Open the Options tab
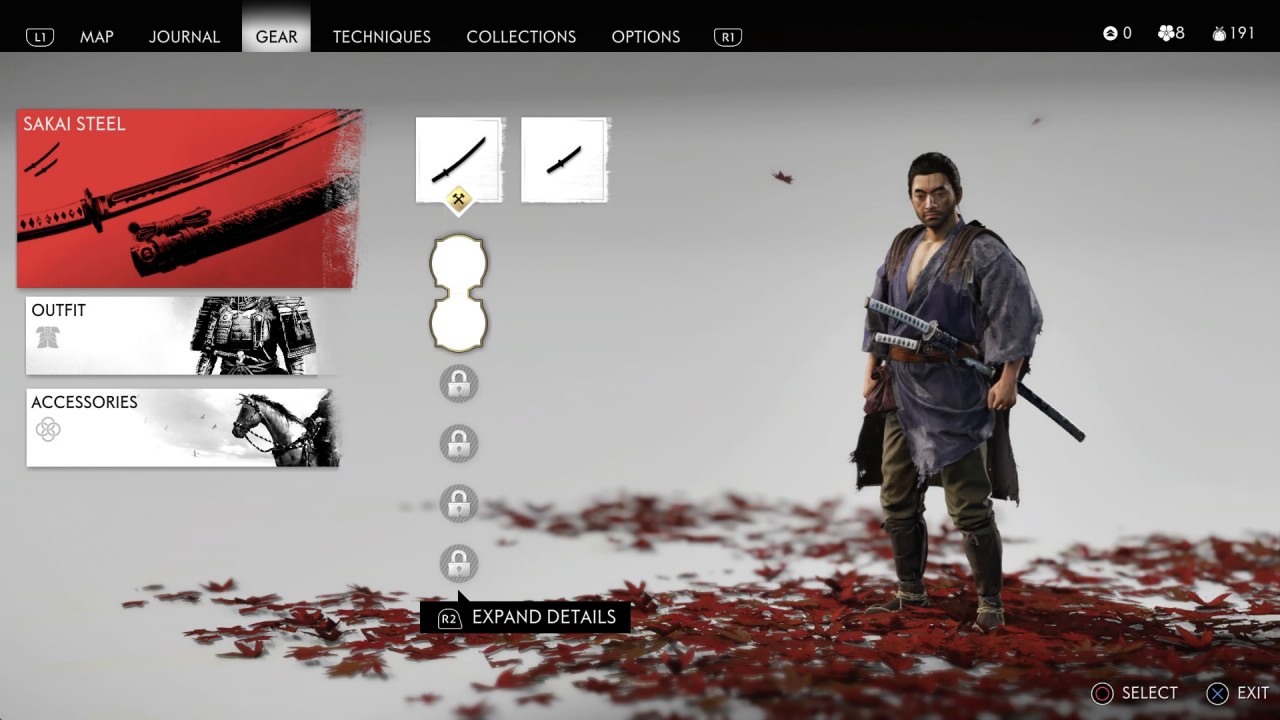 [645, 36]
